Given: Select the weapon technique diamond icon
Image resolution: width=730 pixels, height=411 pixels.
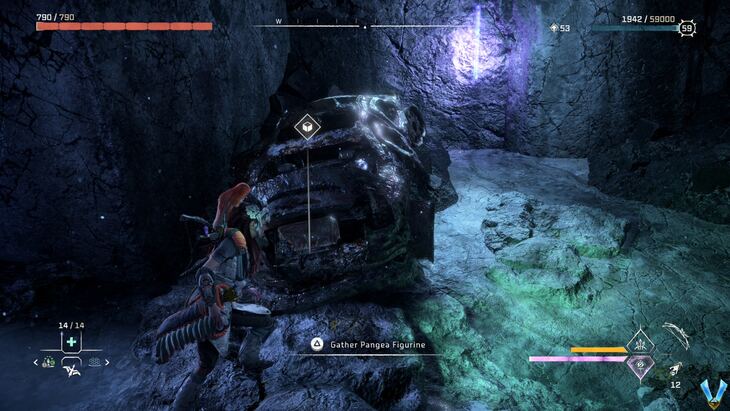Looking at the screenshot, I should pos(639,343).
